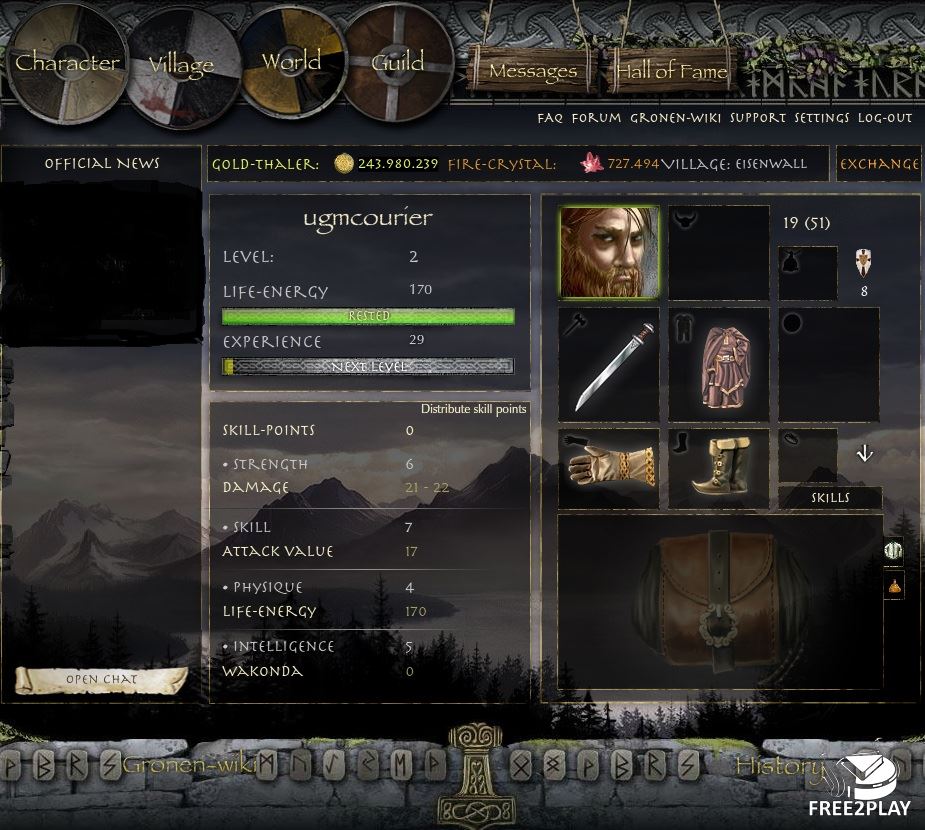This screenshot has height=830, width=925.
Task: Open the Support page
Action: coord(758,118)
